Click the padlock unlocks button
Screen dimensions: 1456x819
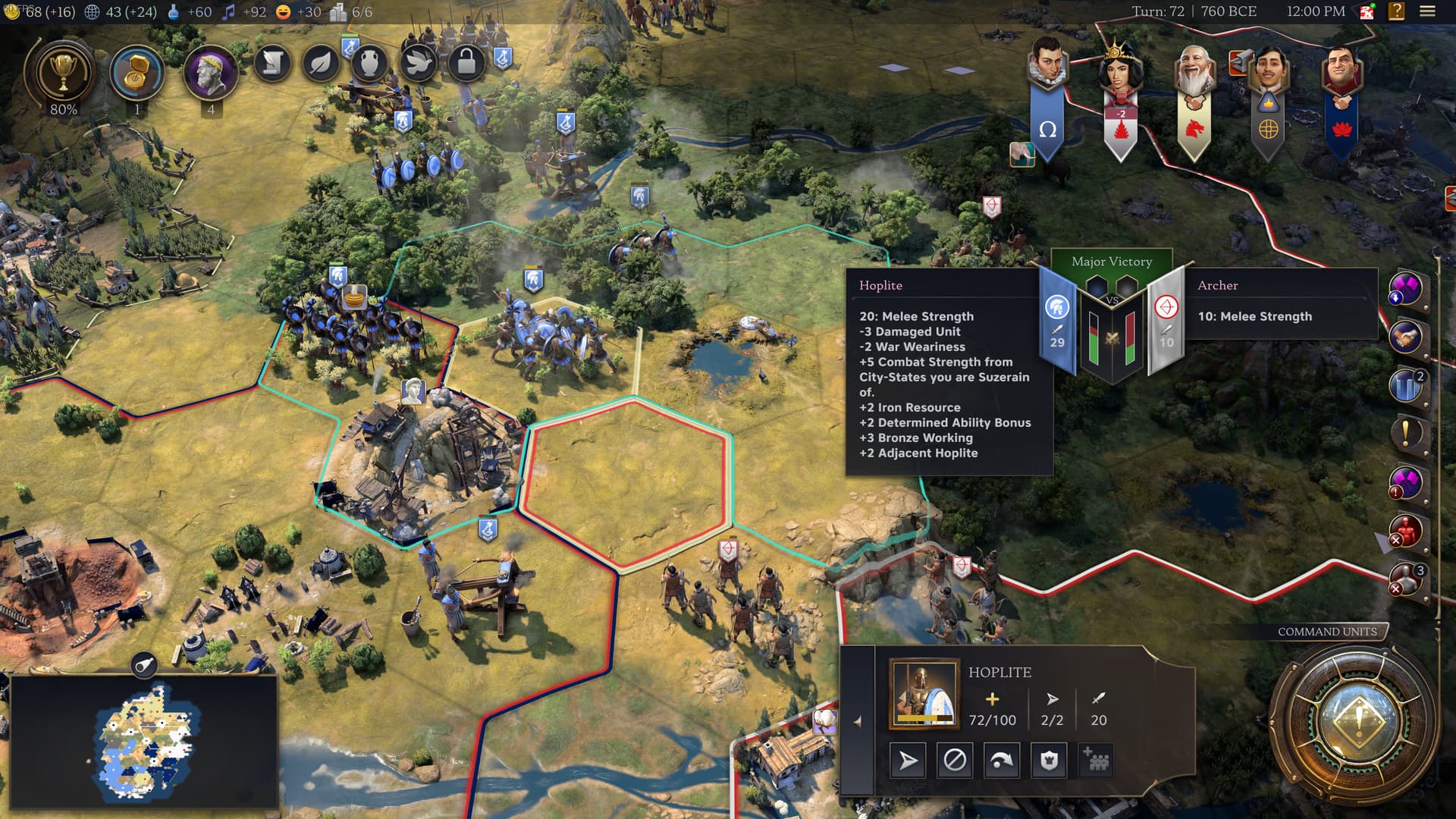tap(466, 63)
